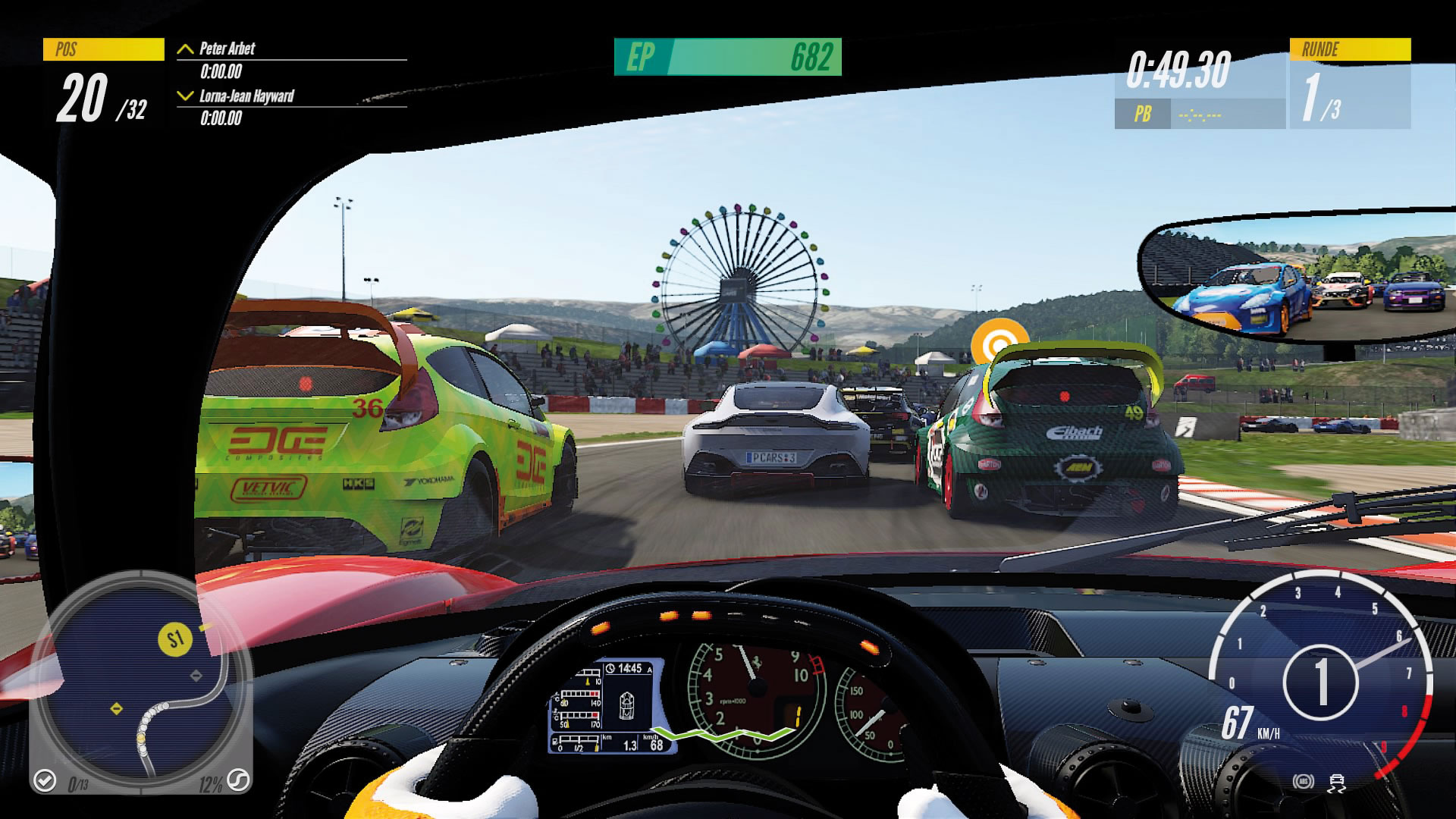Viewport: 1456px width, 819px height.
Task: Click the rear-view mirror display
Action: pyautogui.click(x=1298, y=279)
